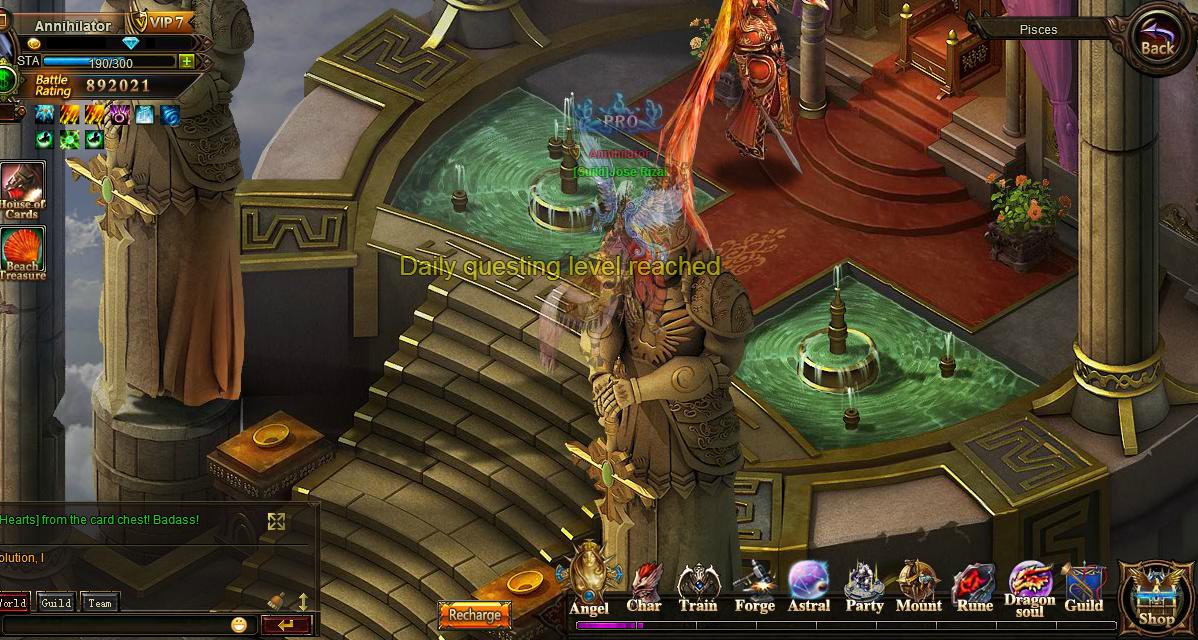Click the VIP 7 badge

pos(167,24)
